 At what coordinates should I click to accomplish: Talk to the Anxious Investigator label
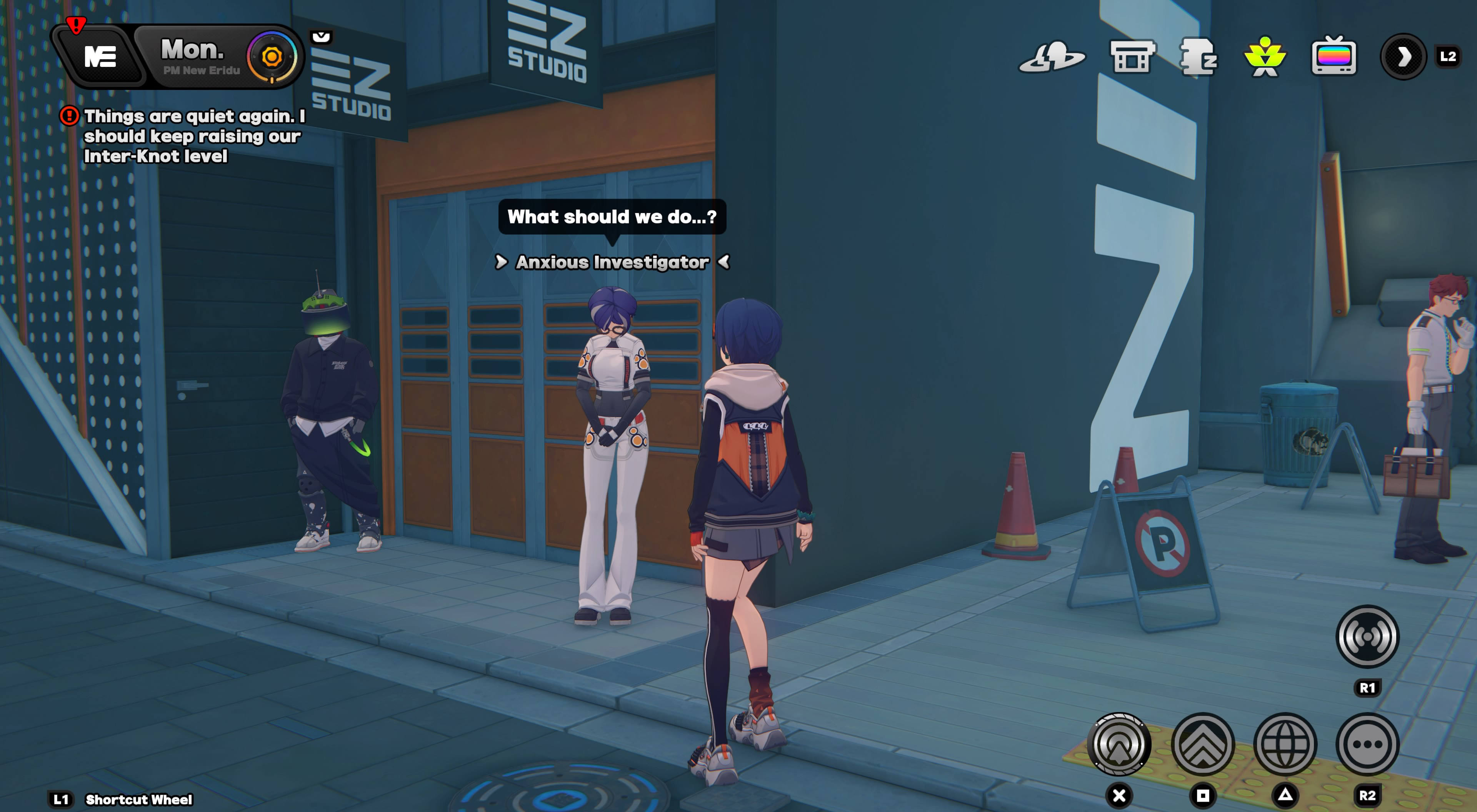tap(612, 263)
